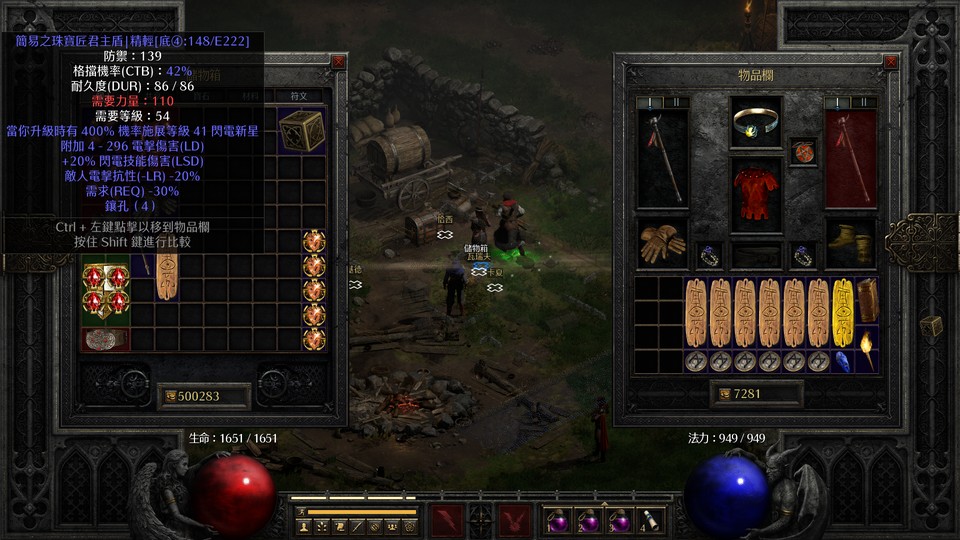Image resolution: width=960 pixels, height=540 pixels.
Task: Select the equipped amulet slot
Action: pos(803,151)
